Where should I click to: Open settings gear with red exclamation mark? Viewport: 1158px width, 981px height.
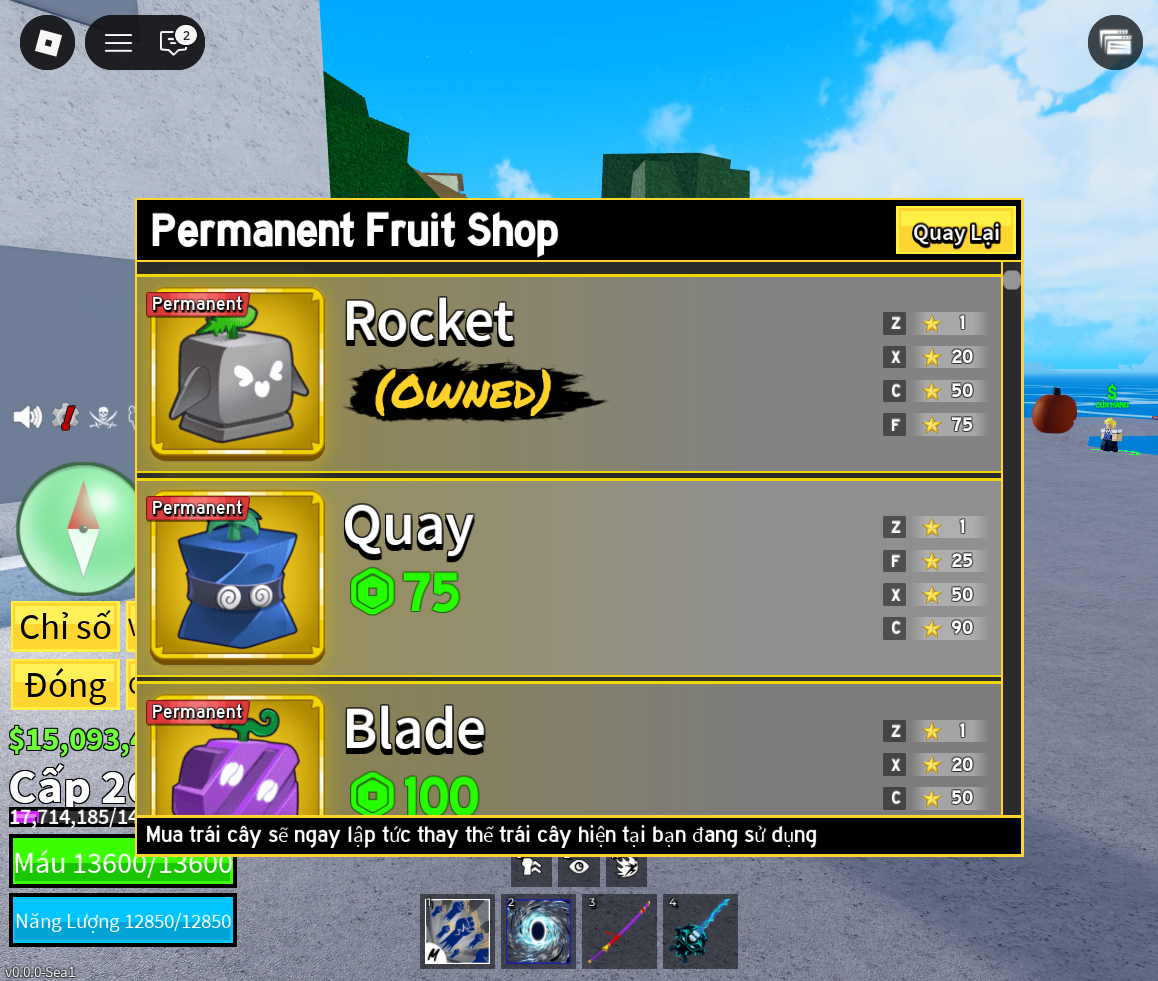(65, 417)
